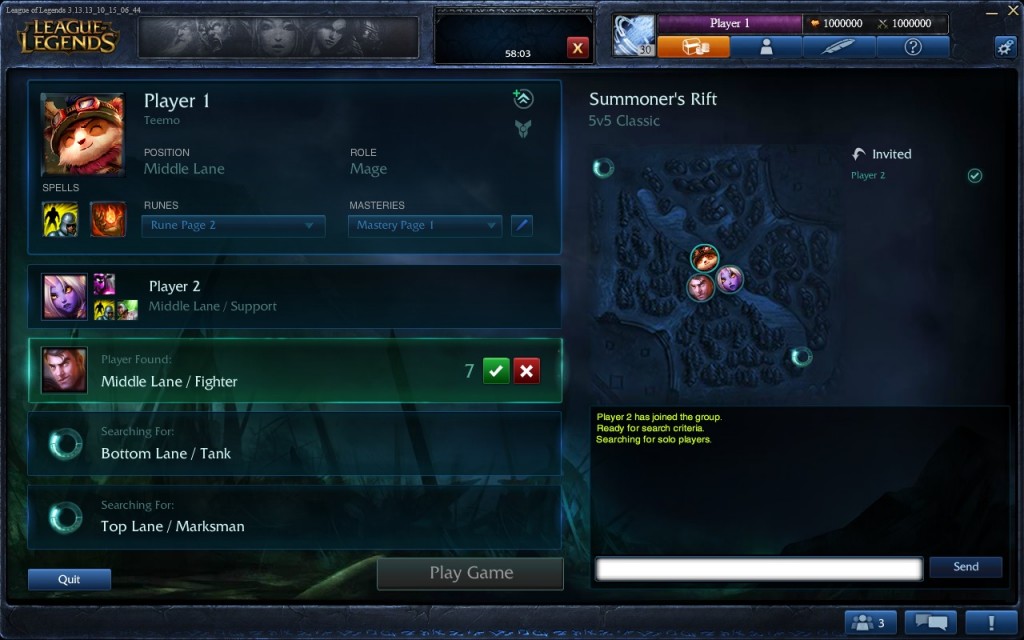Open the summoner profile tab

(x=766, y=47)
